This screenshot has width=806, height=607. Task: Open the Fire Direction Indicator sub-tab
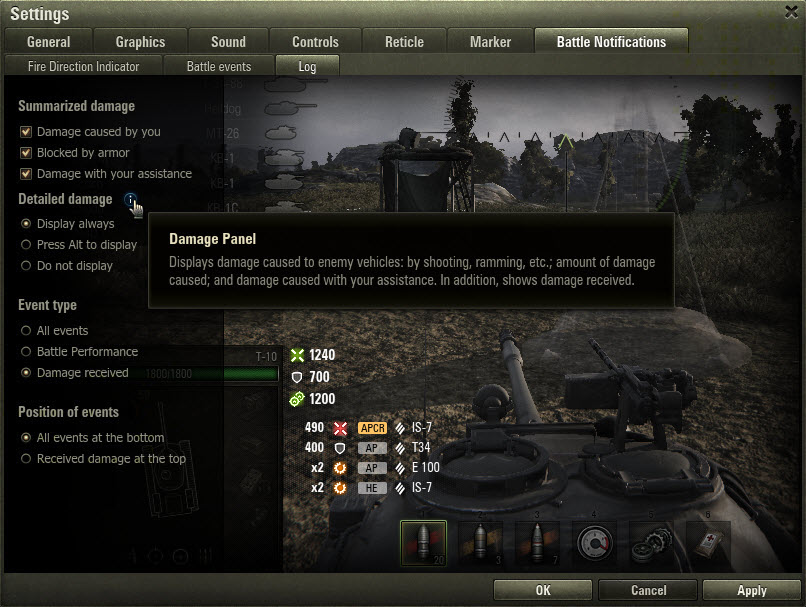coord(83,66)
